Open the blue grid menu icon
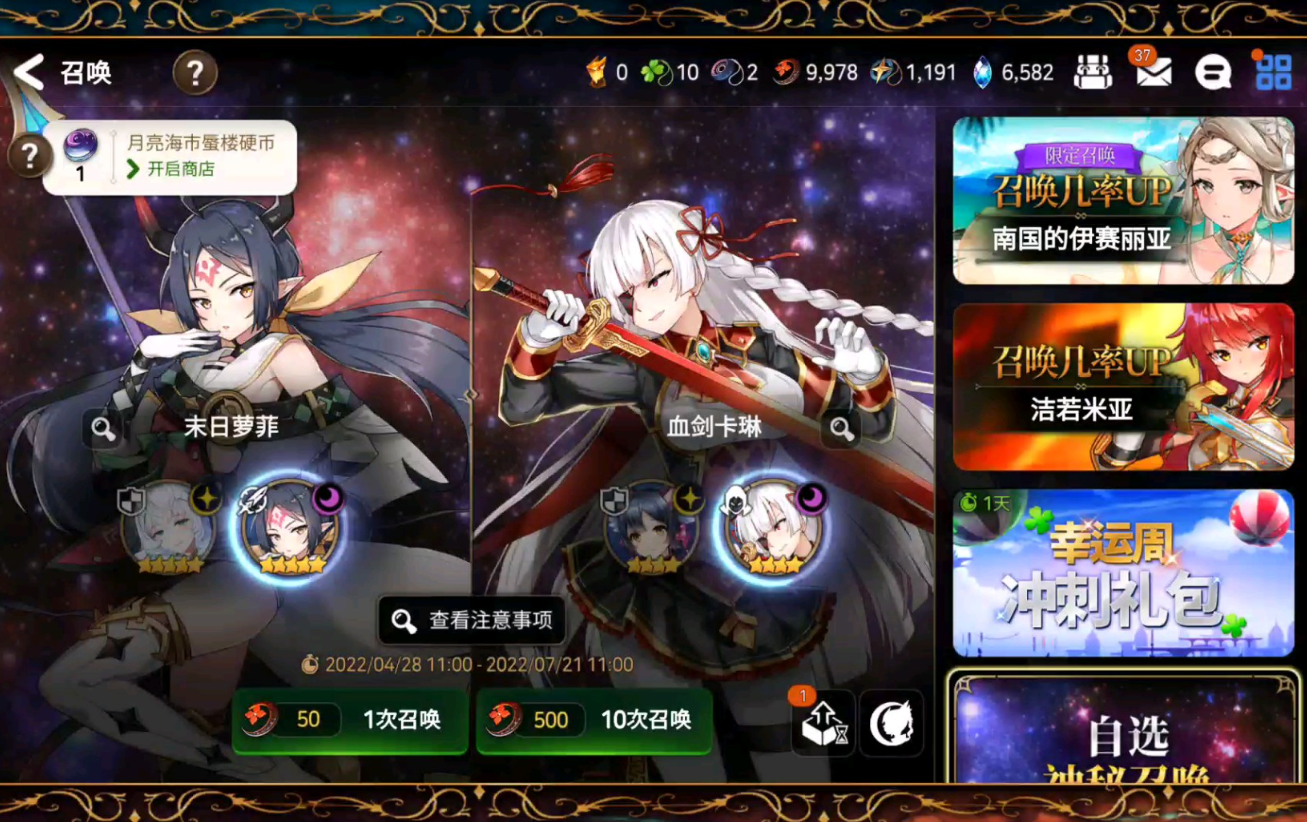This screenshot has height=822, width=1307. click(1272, 73)
